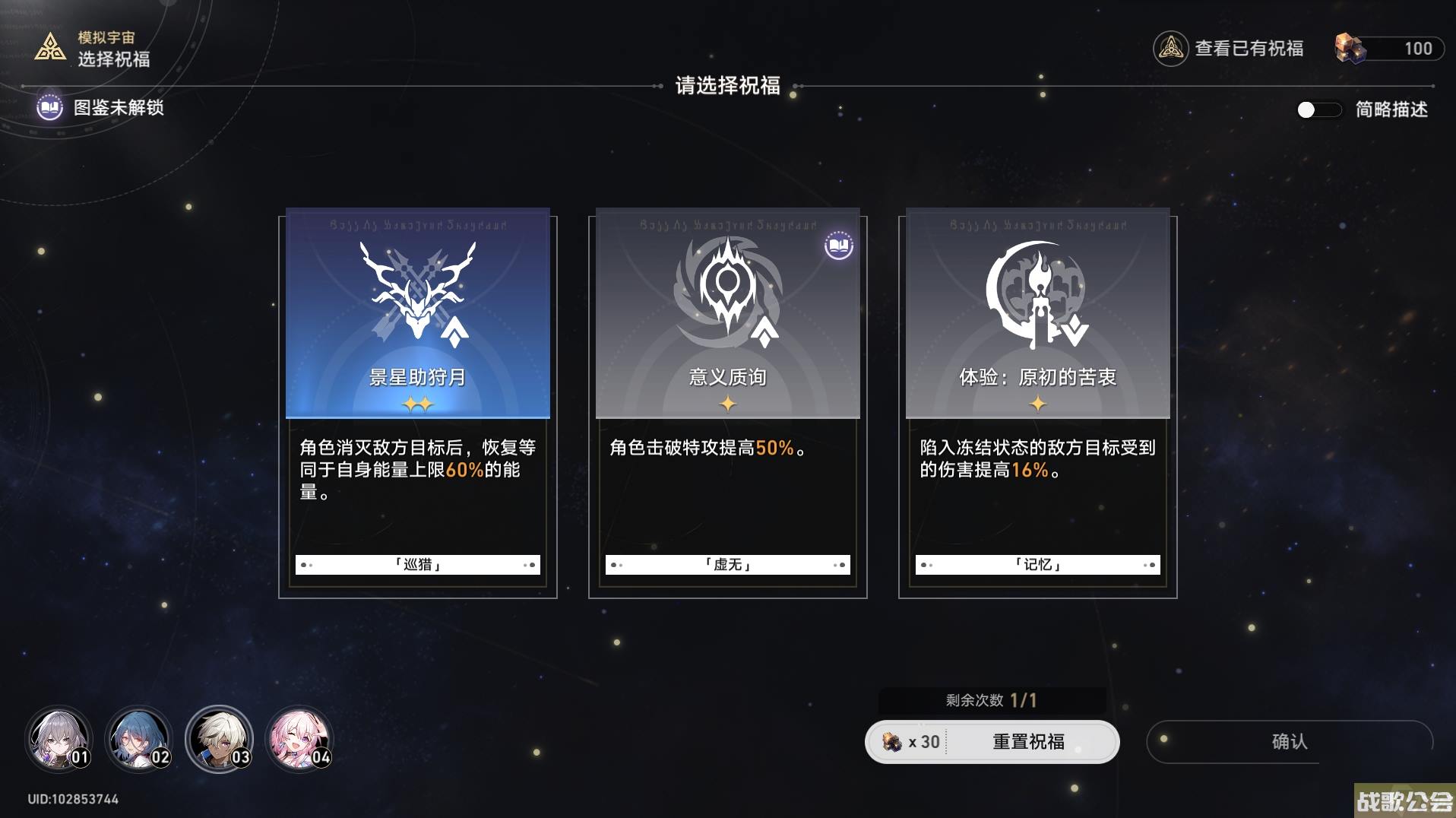Viewport: 1456px width, 818px height.
Task: Click the 「巡猎」 path label
Action: (416, 564)
